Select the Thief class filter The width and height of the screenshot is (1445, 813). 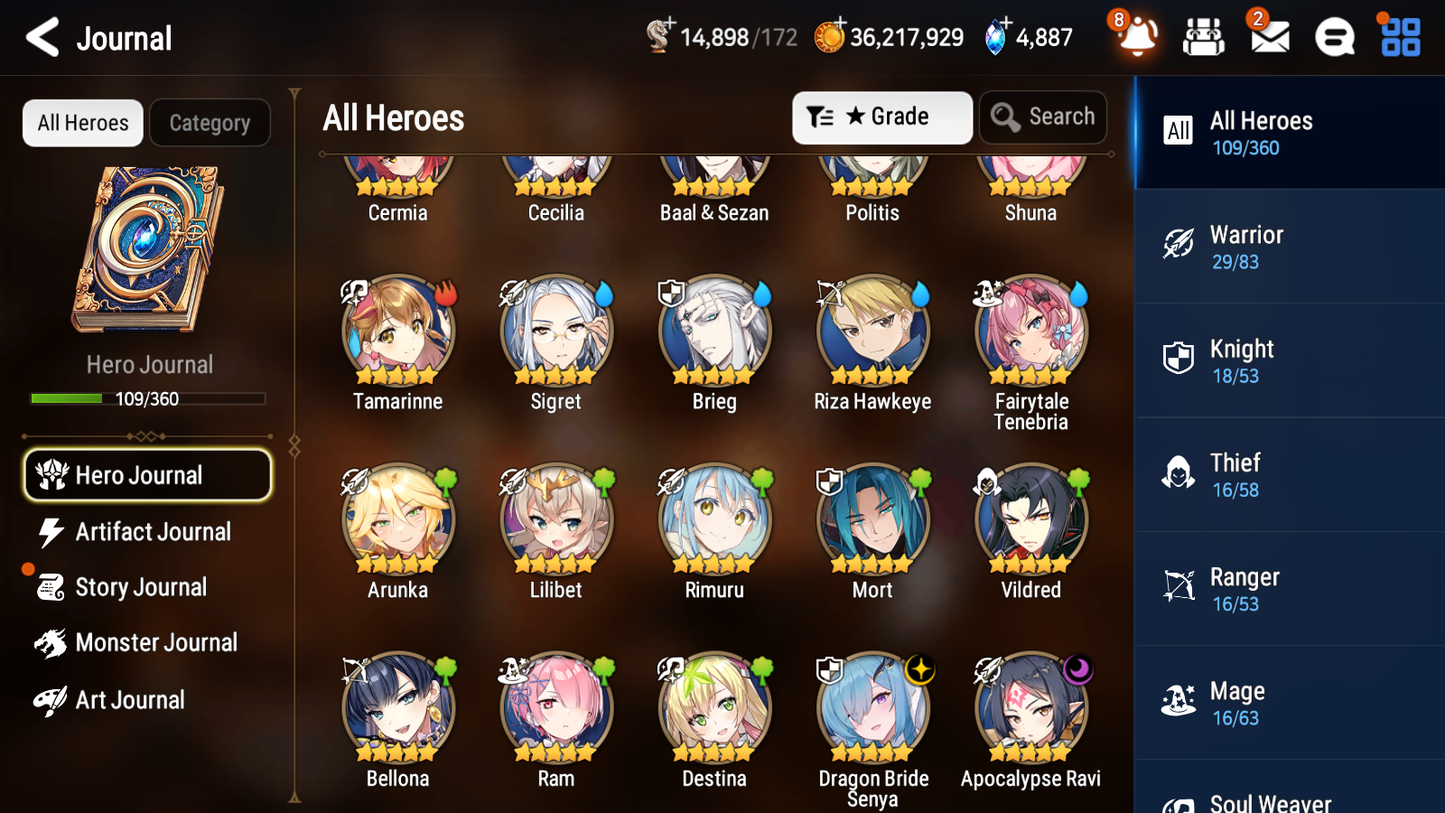[1289, 474]
